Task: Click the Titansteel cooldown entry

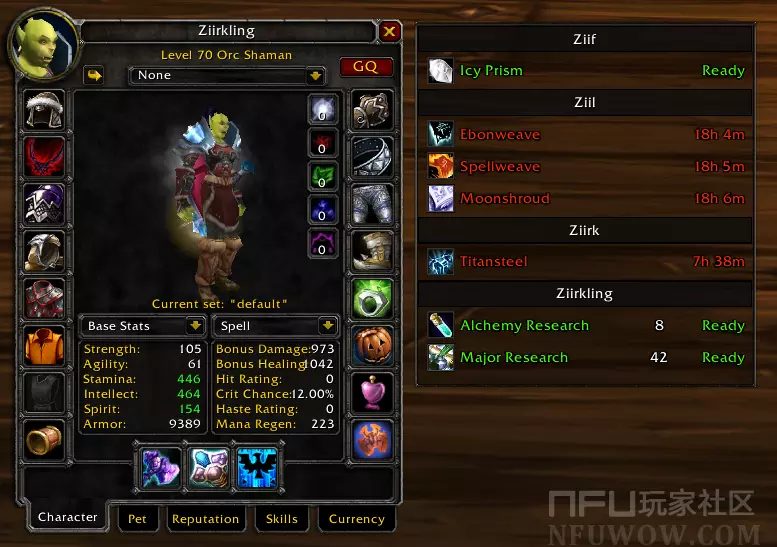Action: (x=585, y=262)
